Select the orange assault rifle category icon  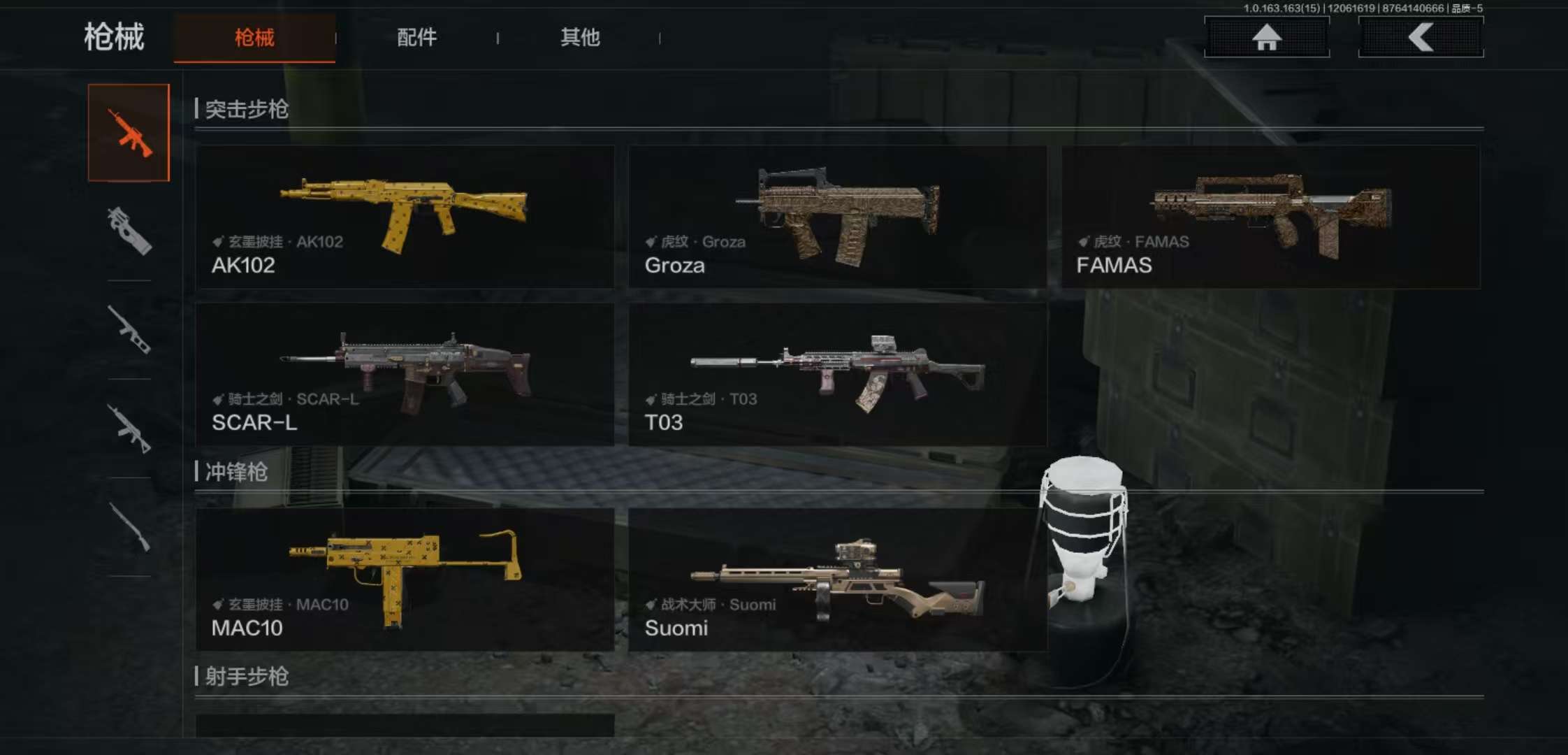click(x=129, y=133)
